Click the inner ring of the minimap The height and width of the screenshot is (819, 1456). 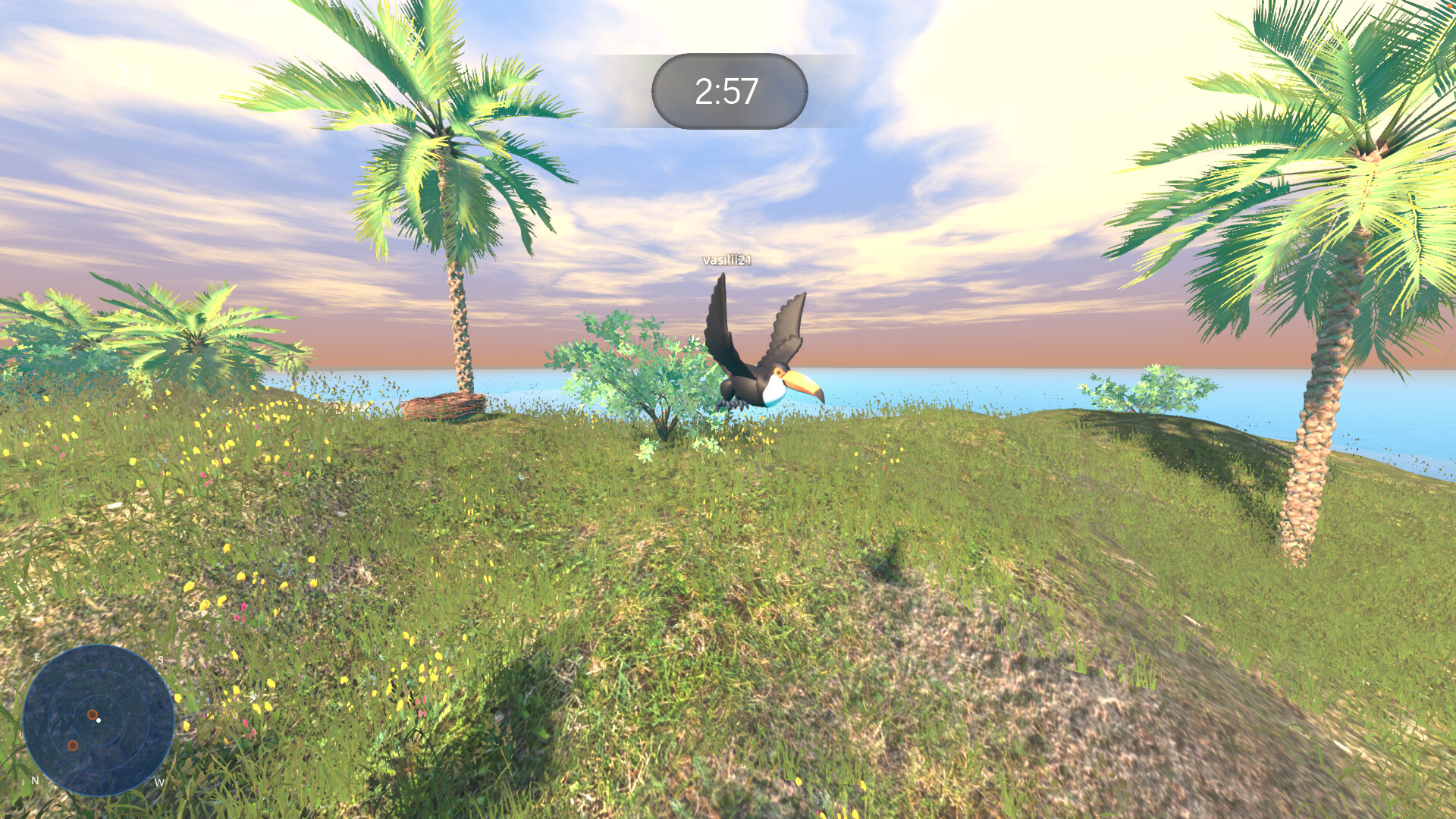click(99, 696)
